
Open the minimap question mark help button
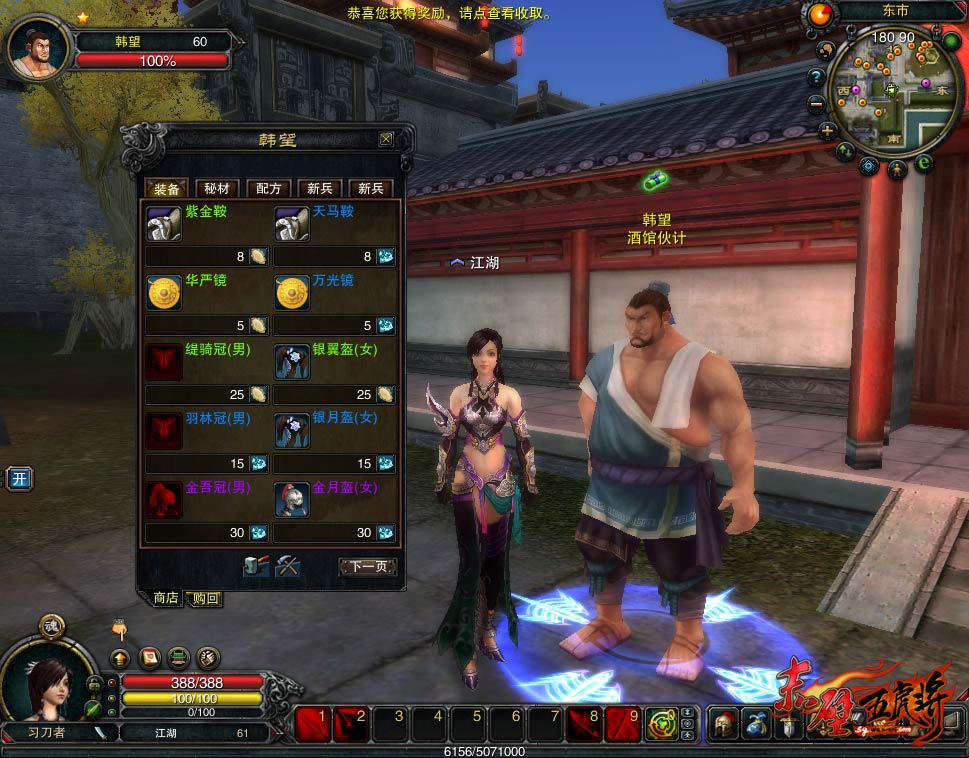pos(816,76)
